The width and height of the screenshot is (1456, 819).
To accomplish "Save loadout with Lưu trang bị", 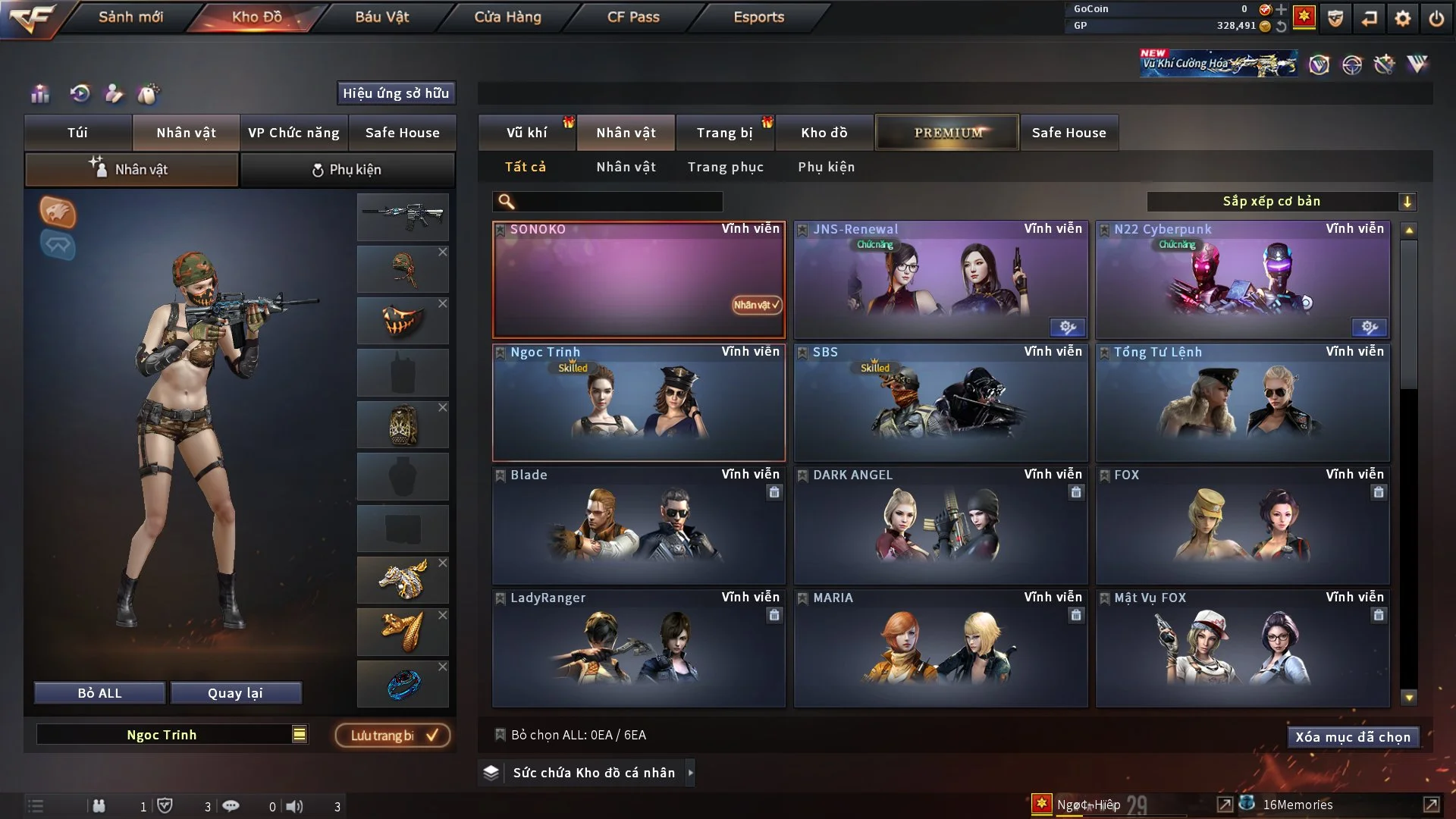I will pos(393,736).
